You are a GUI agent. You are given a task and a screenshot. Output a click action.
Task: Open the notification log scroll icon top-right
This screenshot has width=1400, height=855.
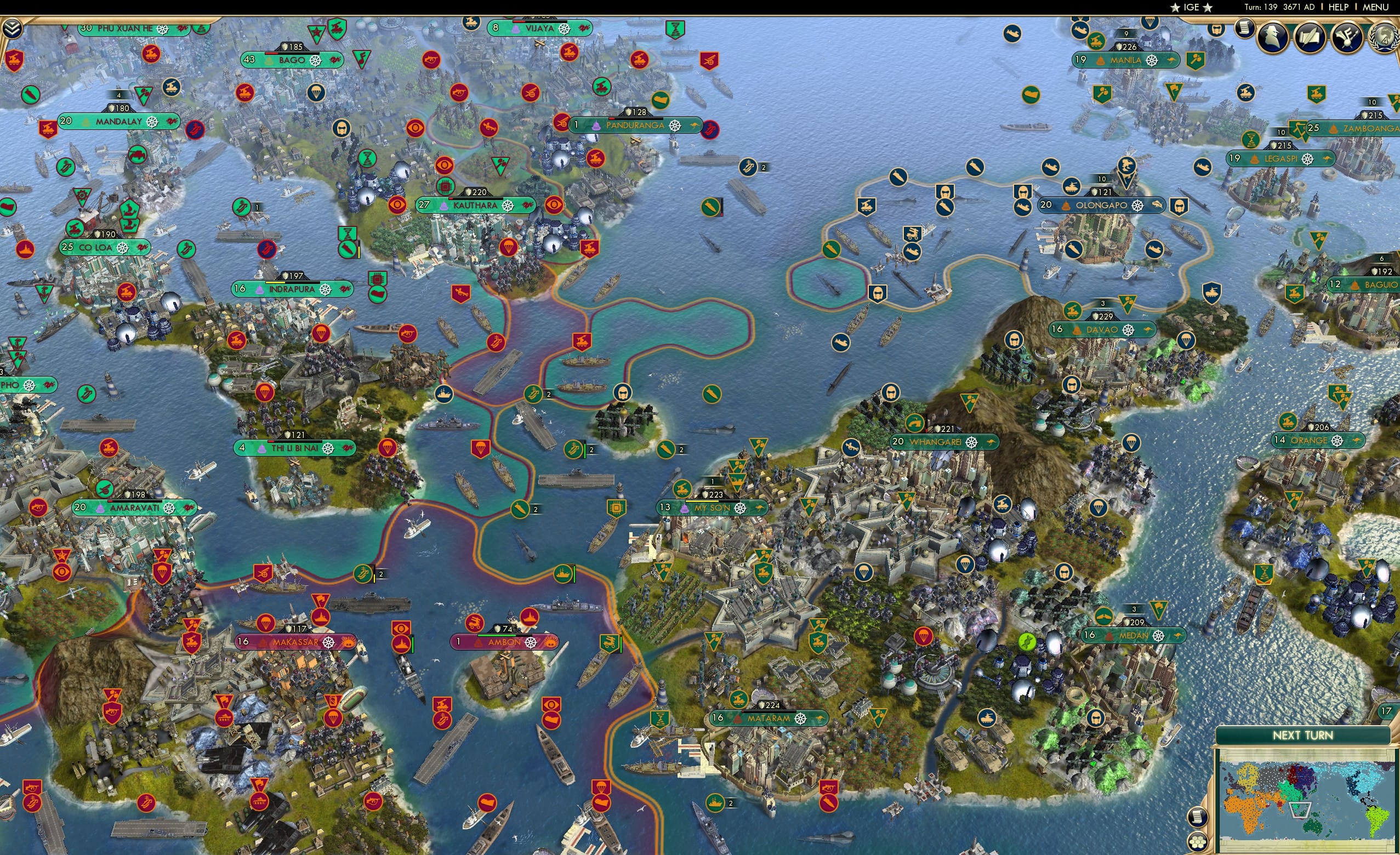pos(1245,30)
